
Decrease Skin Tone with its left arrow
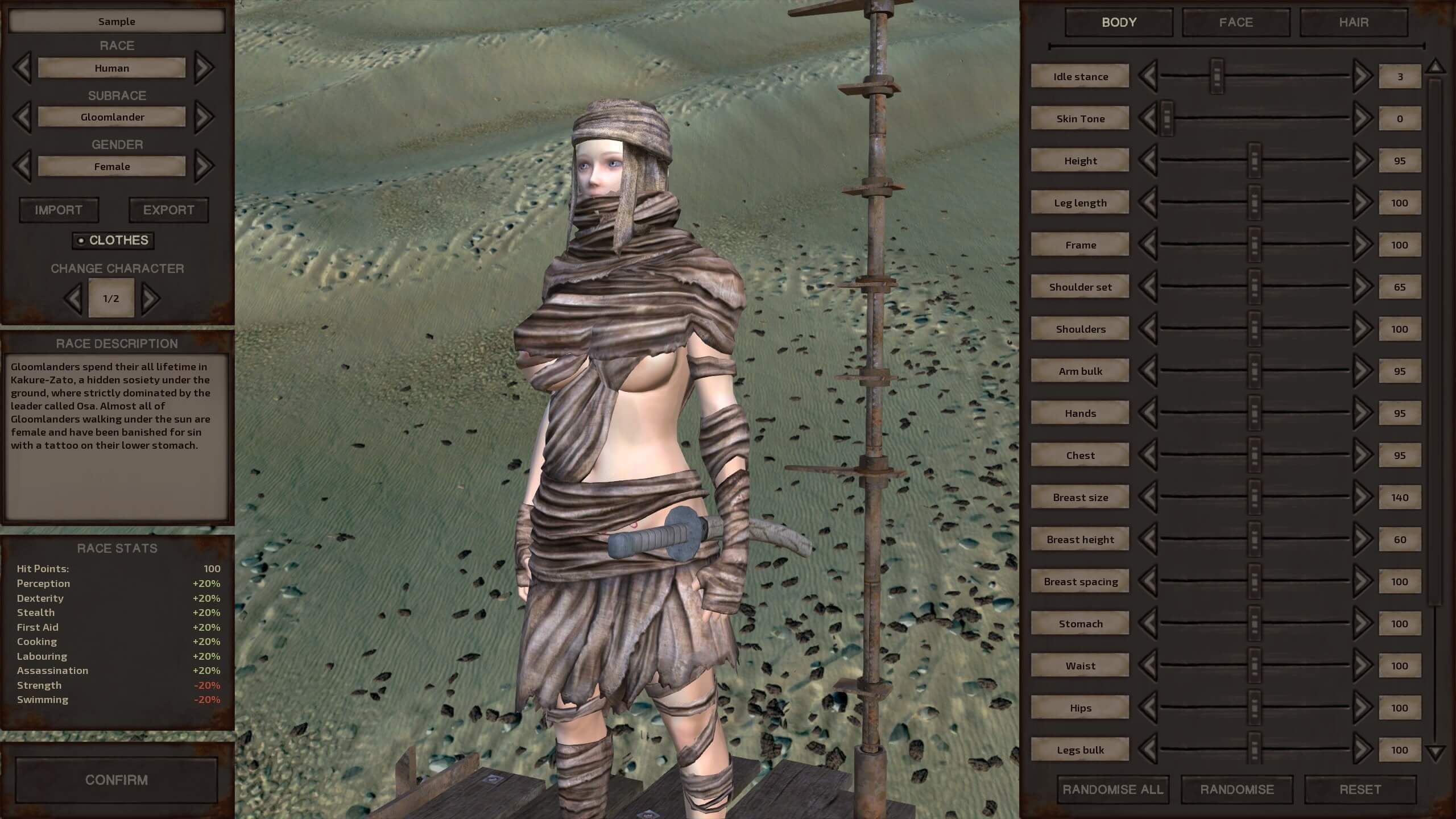[x=1148, y=118]
